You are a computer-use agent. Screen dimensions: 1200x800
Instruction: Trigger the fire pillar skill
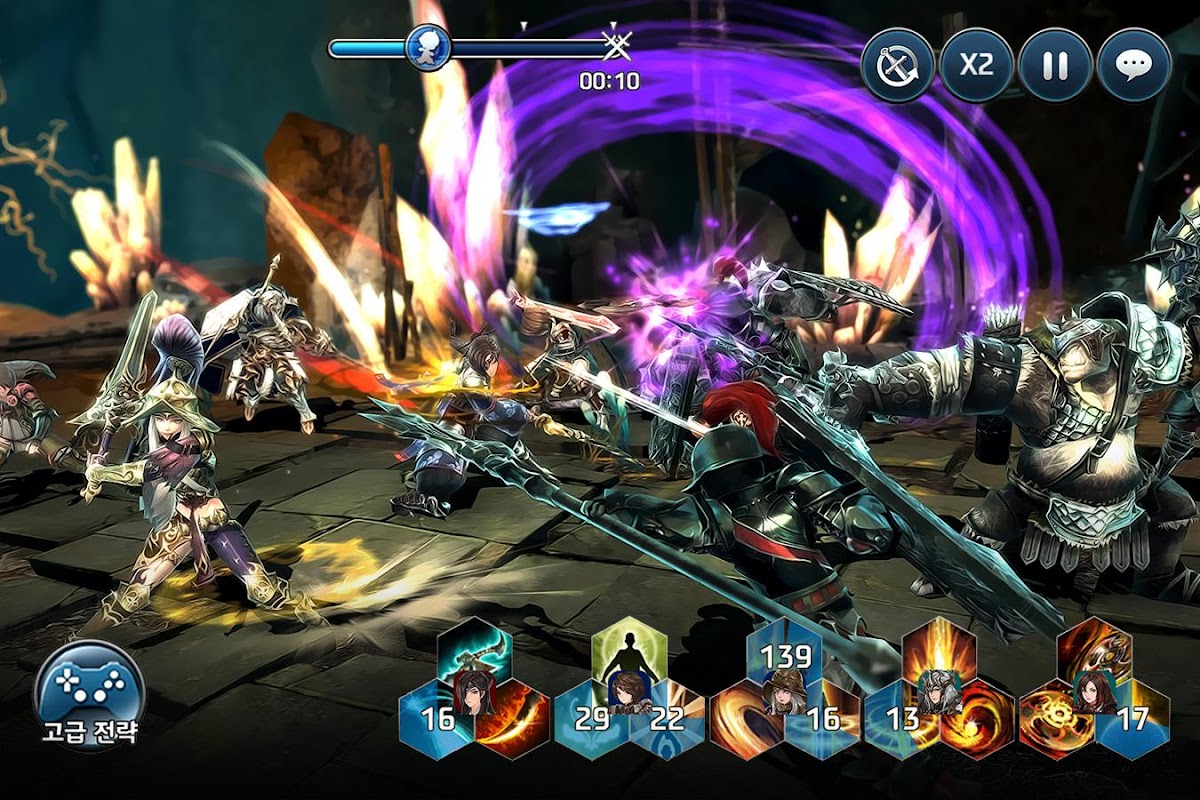coord(939,650)
